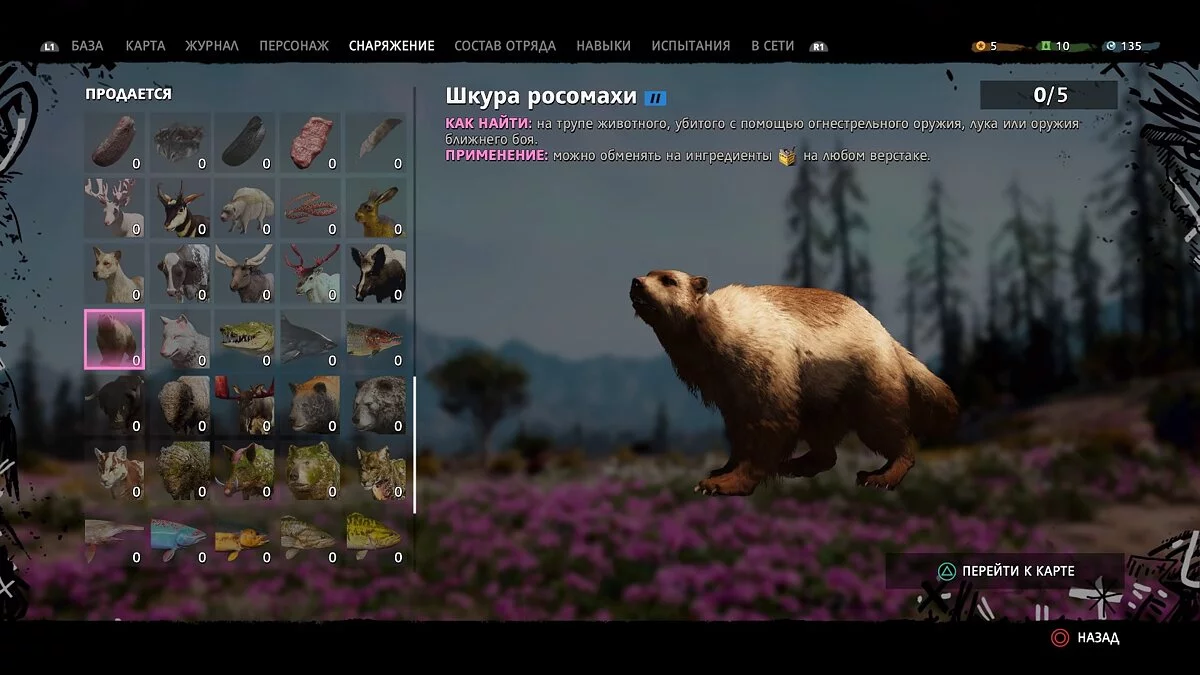Select the rabbit skin slot
This screenshot has width=1200, height=675.
pyautogui.click(x=377, y=208)
